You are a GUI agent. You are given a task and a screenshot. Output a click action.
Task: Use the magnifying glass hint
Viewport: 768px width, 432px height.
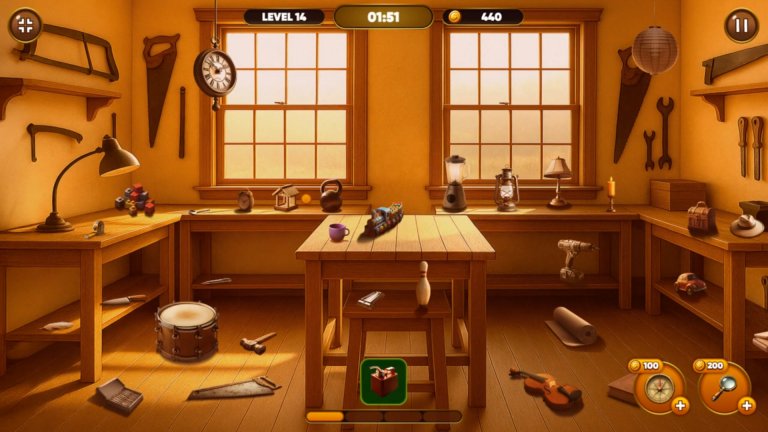[723, 386]
